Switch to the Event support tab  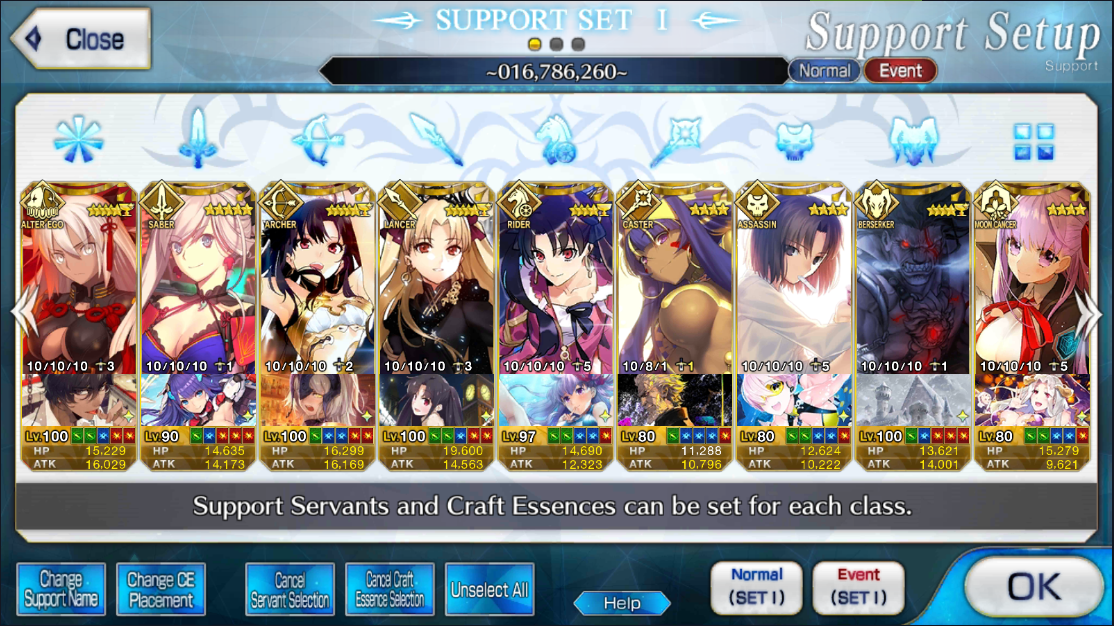[900, 71]
